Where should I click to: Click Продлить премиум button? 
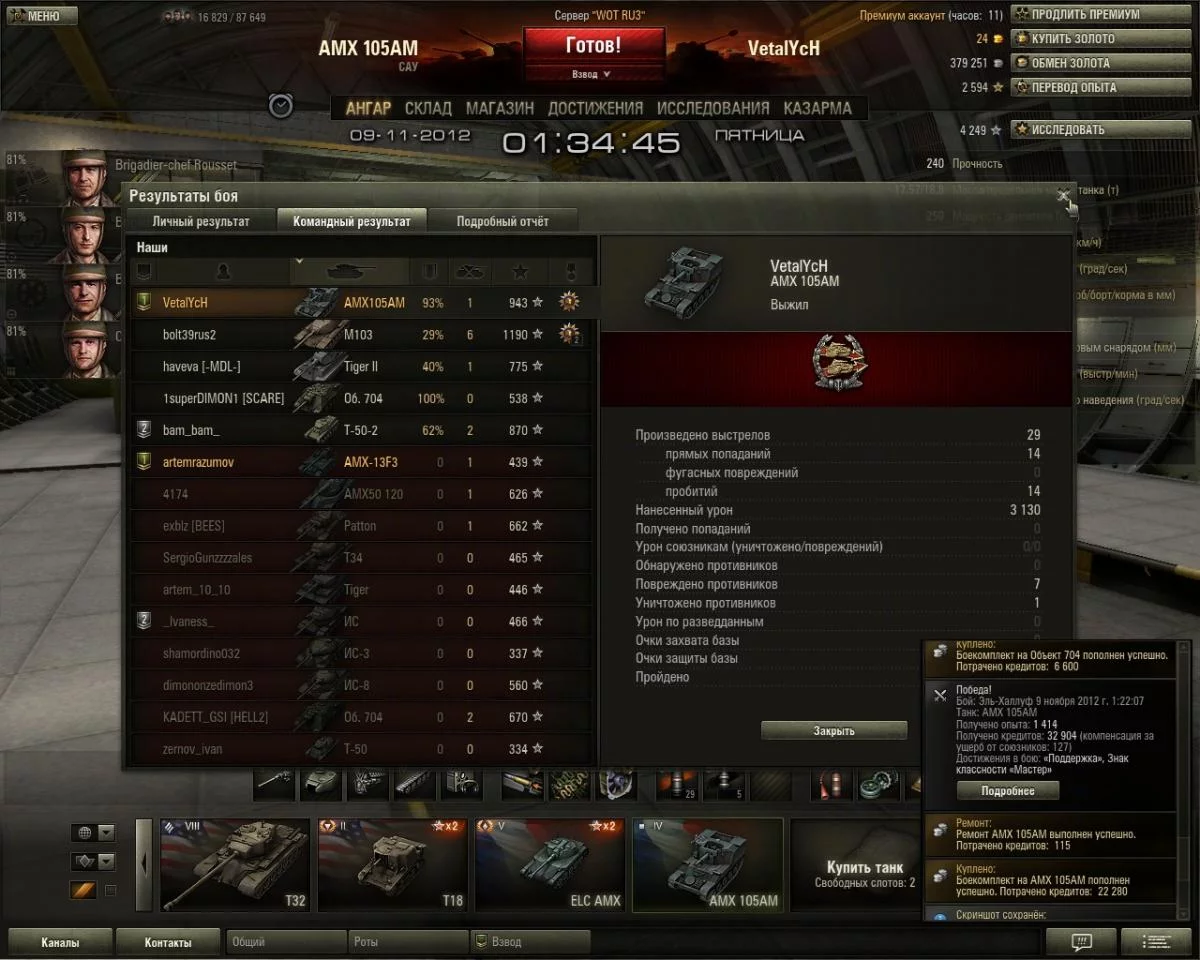[1103, 14]
